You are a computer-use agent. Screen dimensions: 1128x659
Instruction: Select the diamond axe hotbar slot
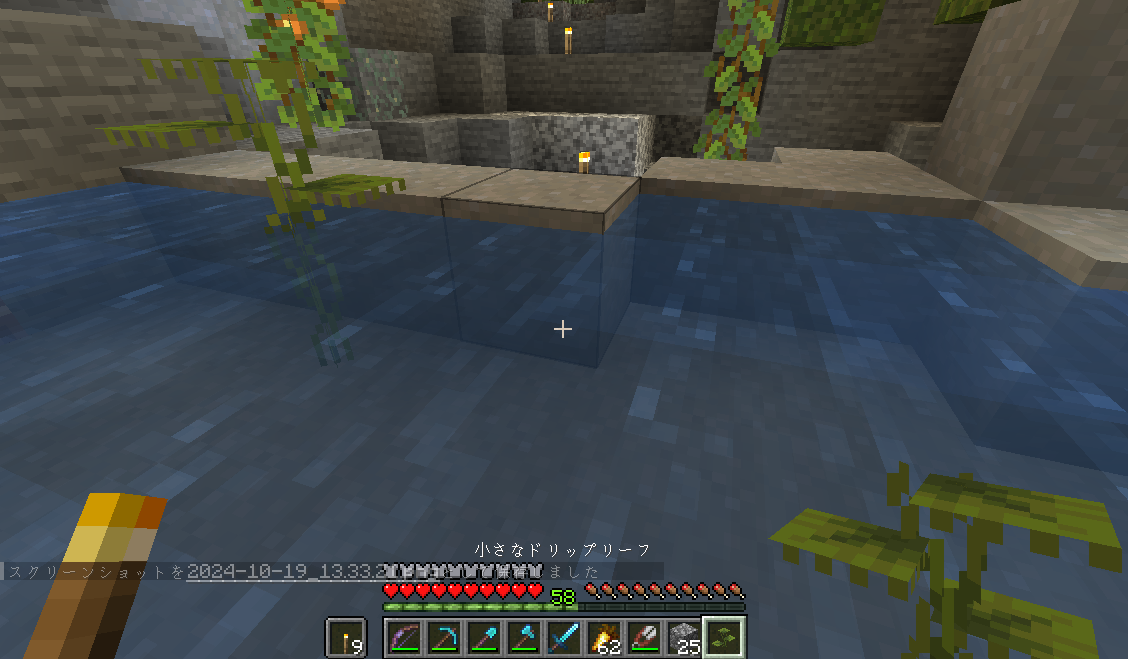click(522, 637)
